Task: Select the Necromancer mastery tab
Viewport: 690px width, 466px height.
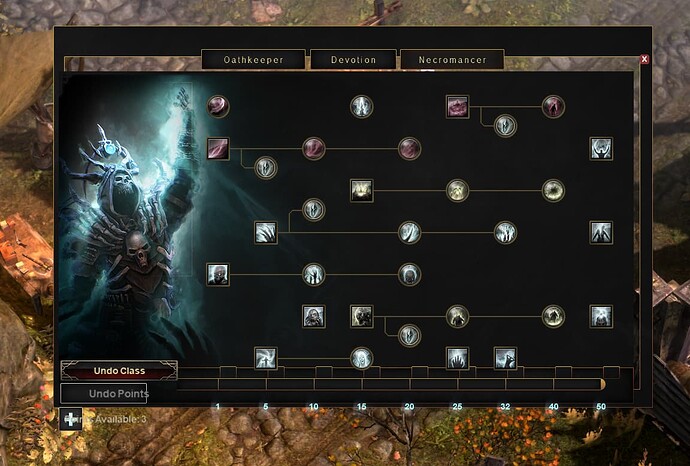Action: point(452,60)
